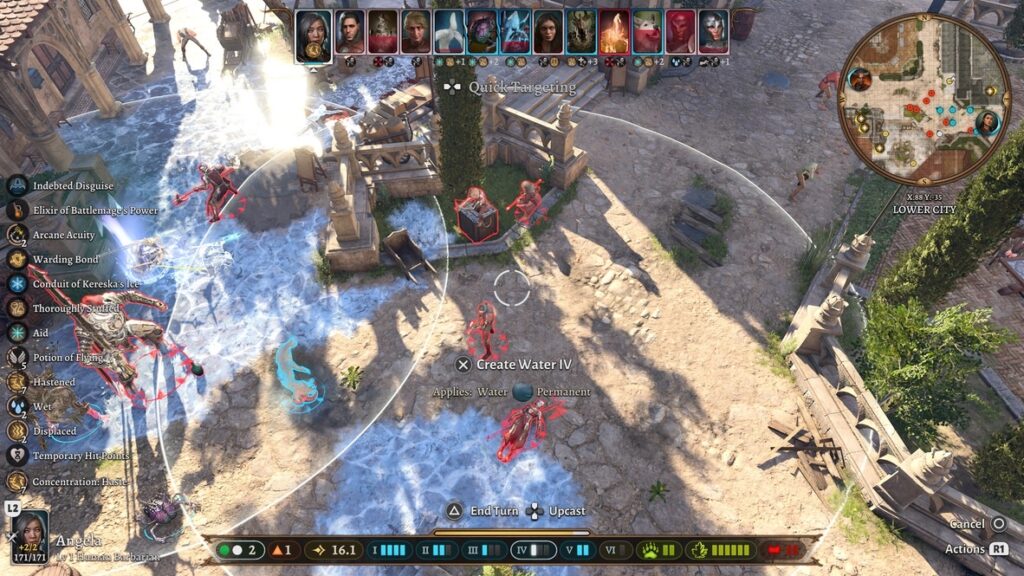This screenshot has width=1024, height=576.
Task: Inspect the Elixir of Battlemage's Power icon
Action: pos(17,210)
